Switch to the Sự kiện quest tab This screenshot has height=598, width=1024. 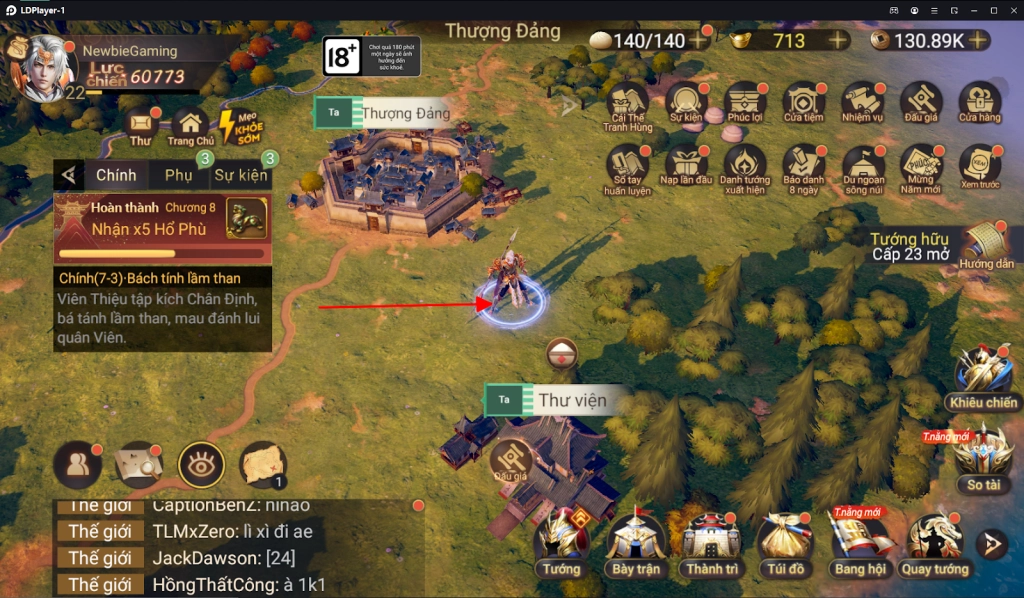[240, 175]
